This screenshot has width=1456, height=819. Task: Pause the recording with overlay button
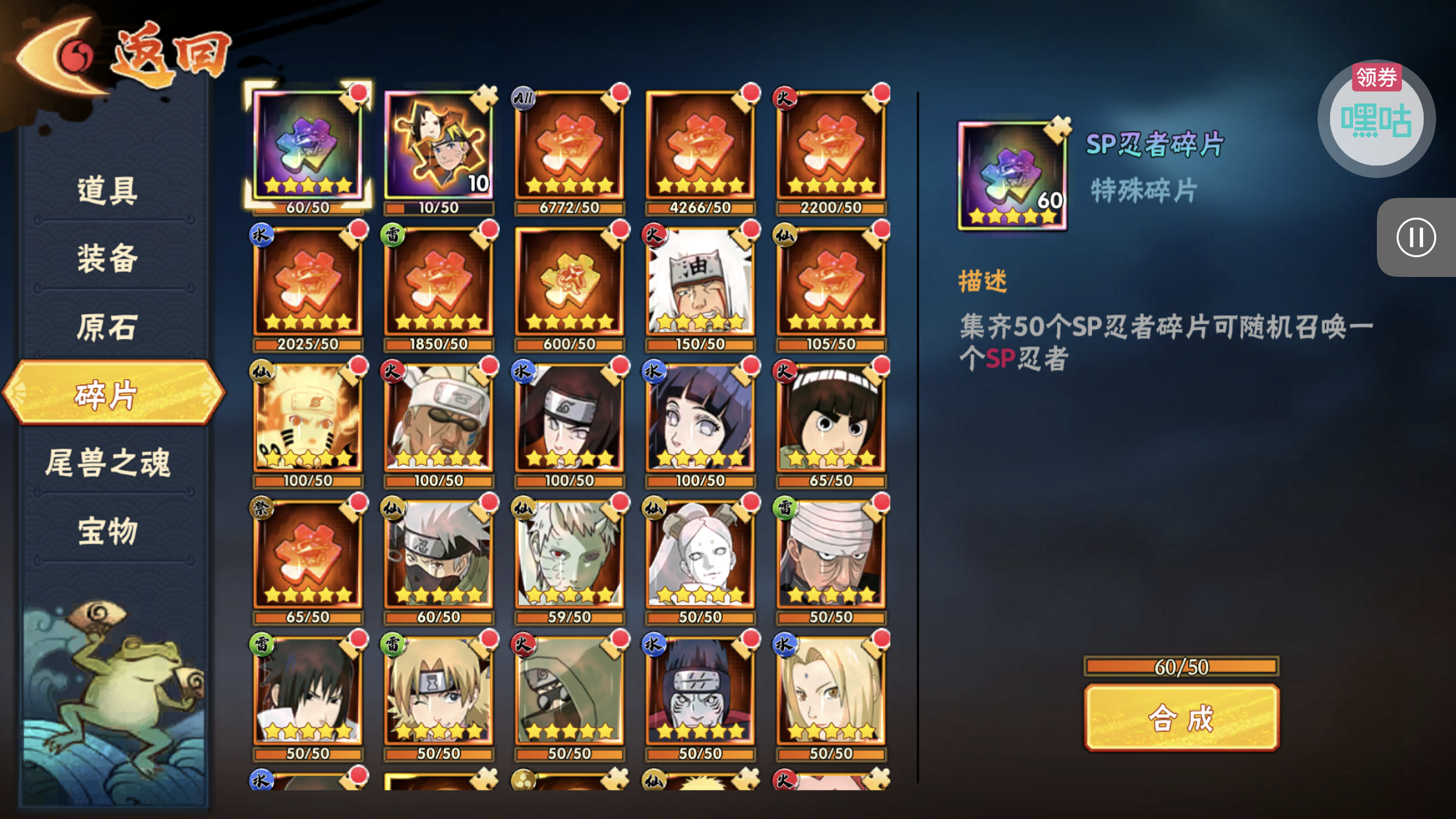click(1416, 237)
